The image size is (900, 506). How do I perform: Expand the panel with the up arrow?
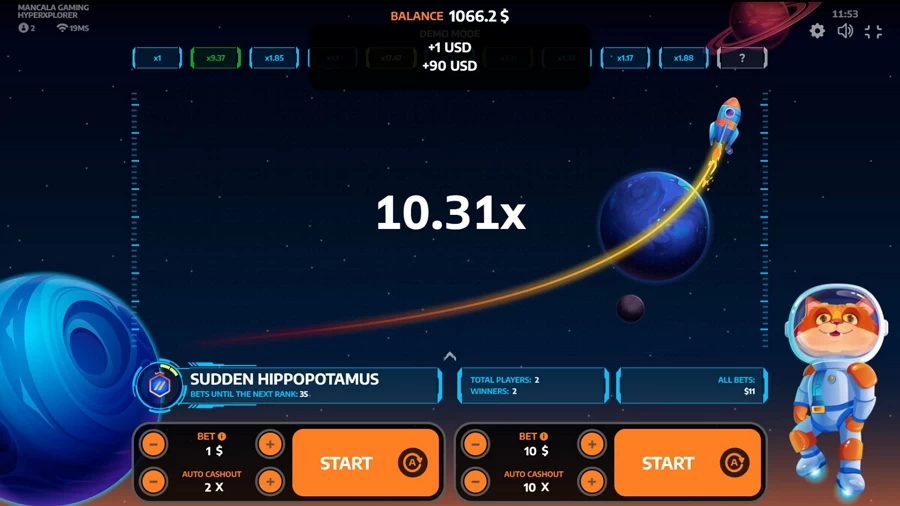(x=450, y=356)
